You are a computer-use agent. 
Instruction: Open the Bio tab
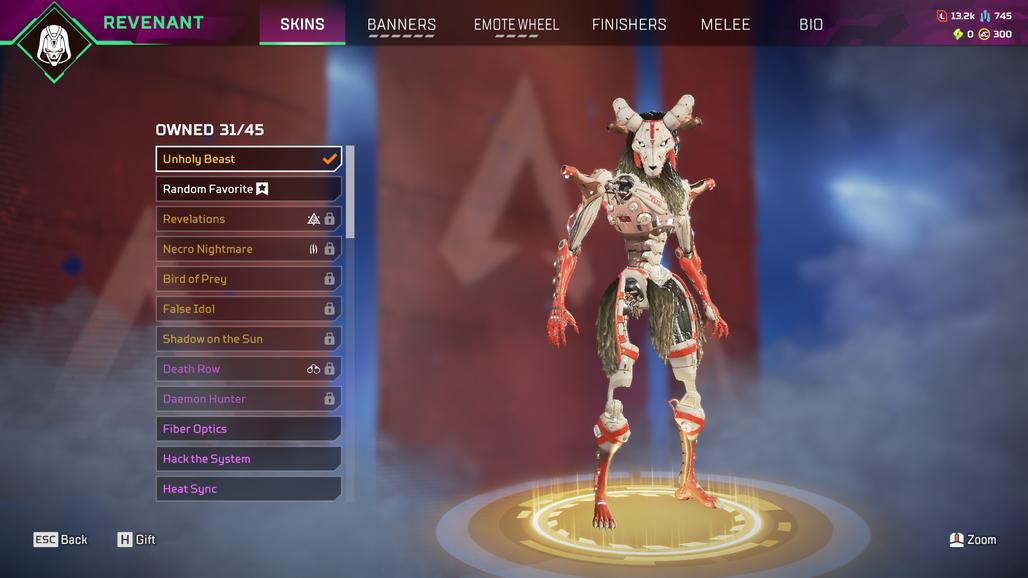coord(811,24)
